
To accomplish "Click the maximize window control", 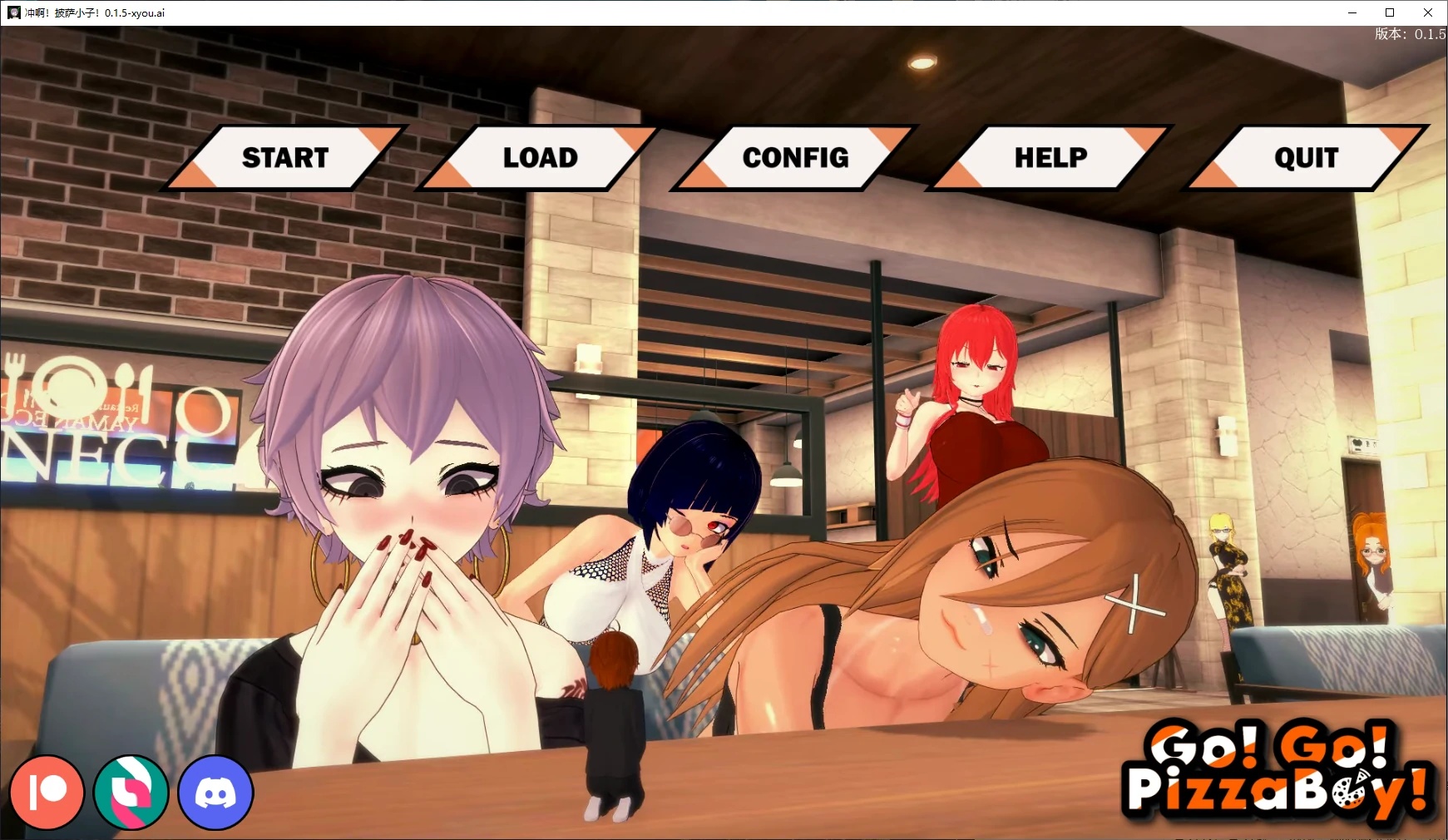I will click(1389, 12).
